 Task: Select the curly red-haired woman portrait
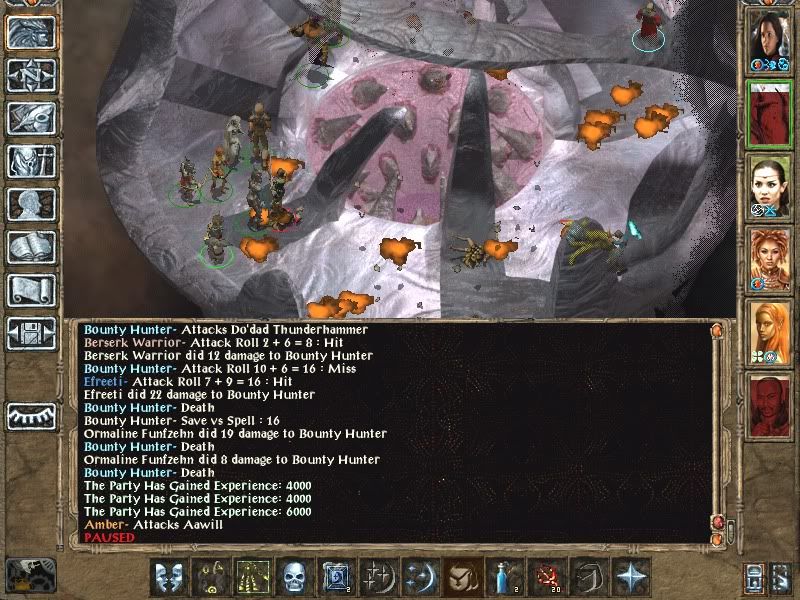click(770, 259)
